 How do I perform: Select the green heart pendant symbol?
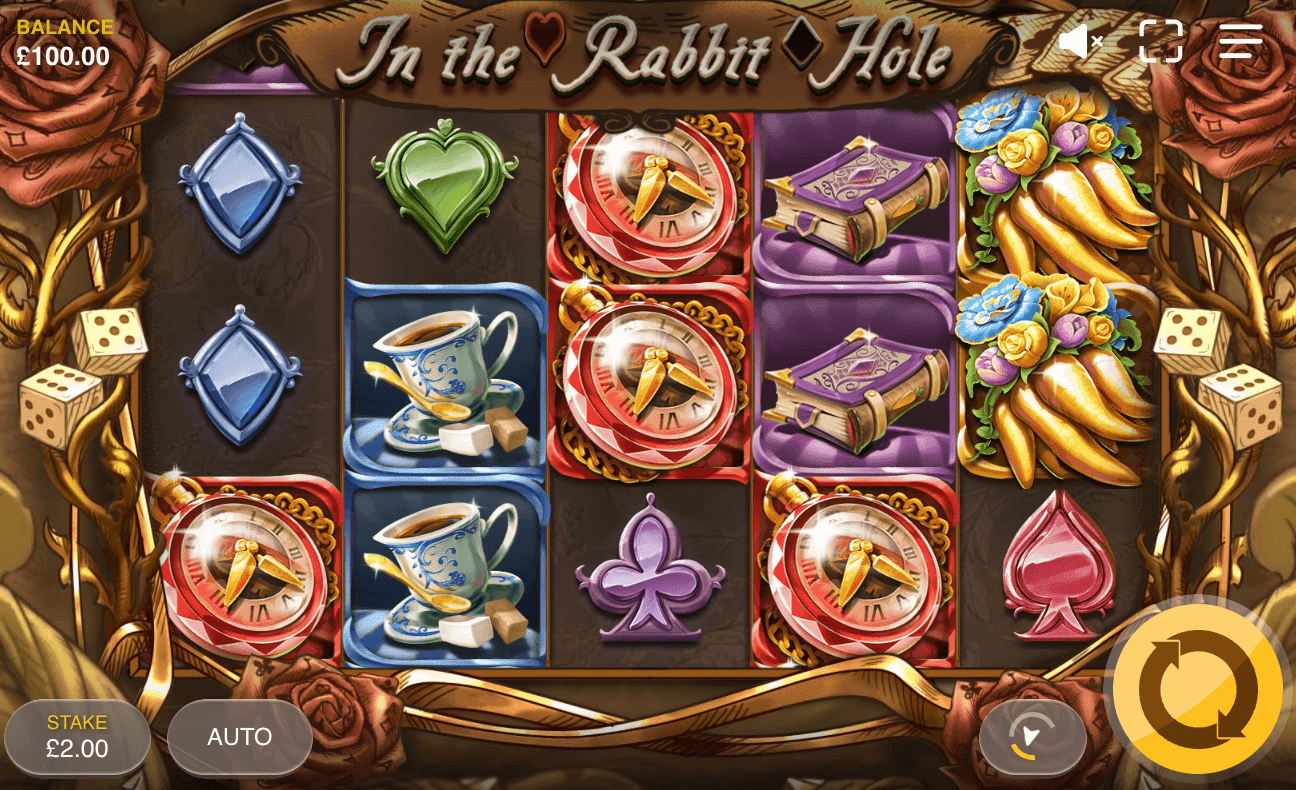(x=444, y=185)
